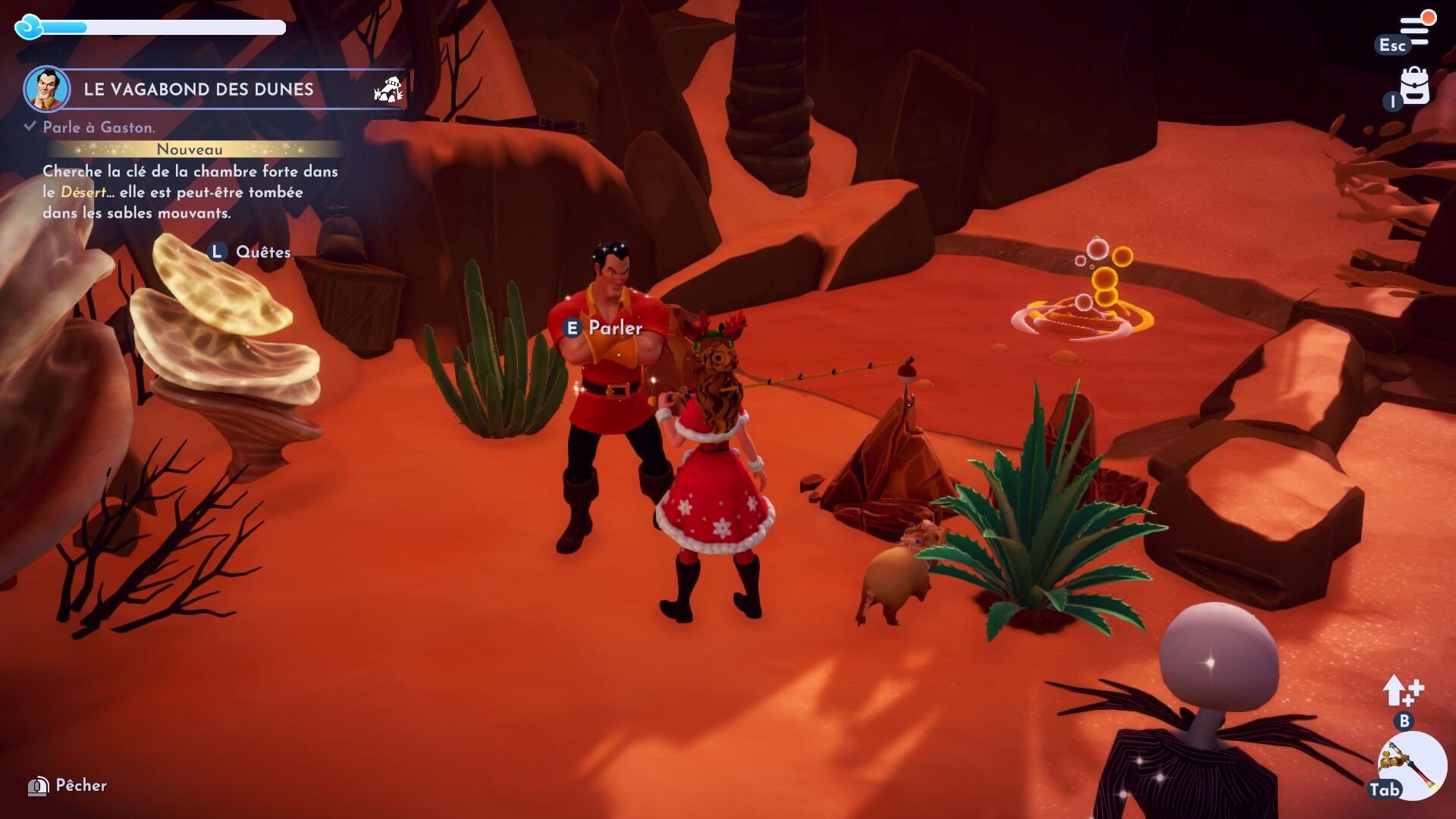
Task: Select the Le Vagabond des Dunes quest tracker
Action: [199, 89]
